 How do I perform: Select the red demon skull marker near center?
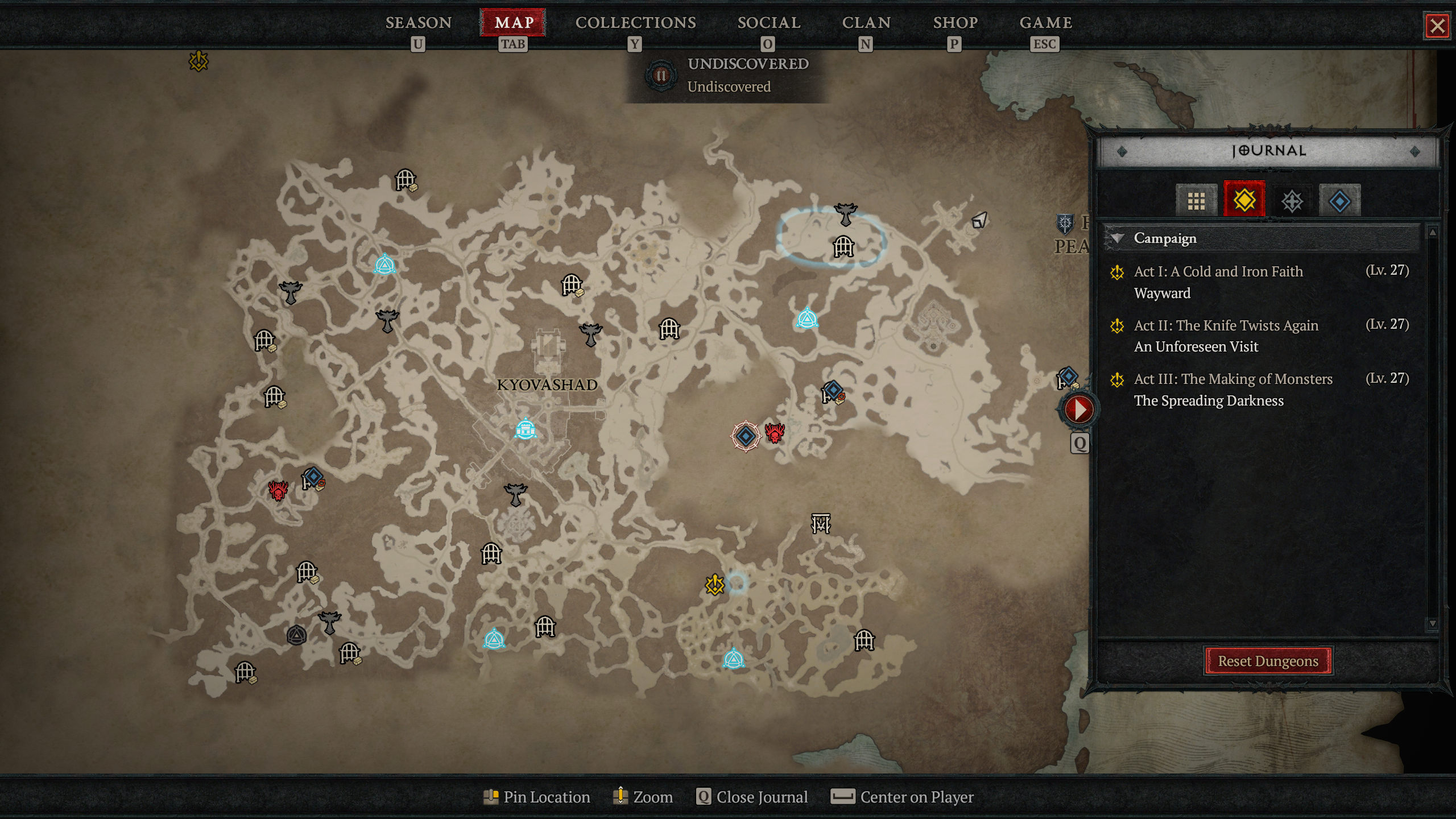775,433
